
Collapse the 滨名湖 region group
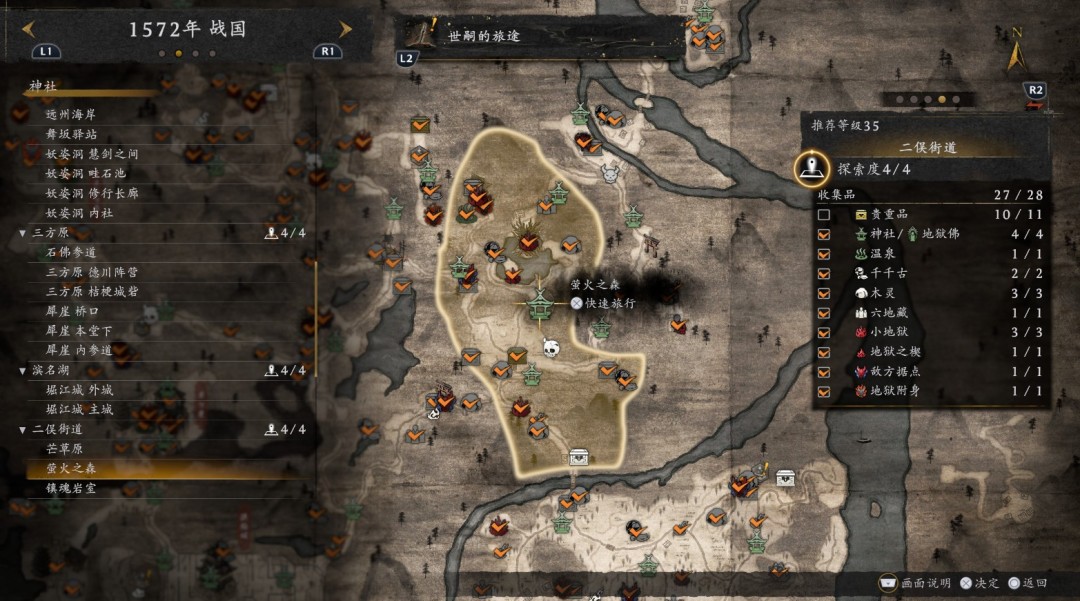[x=23, y=370]
